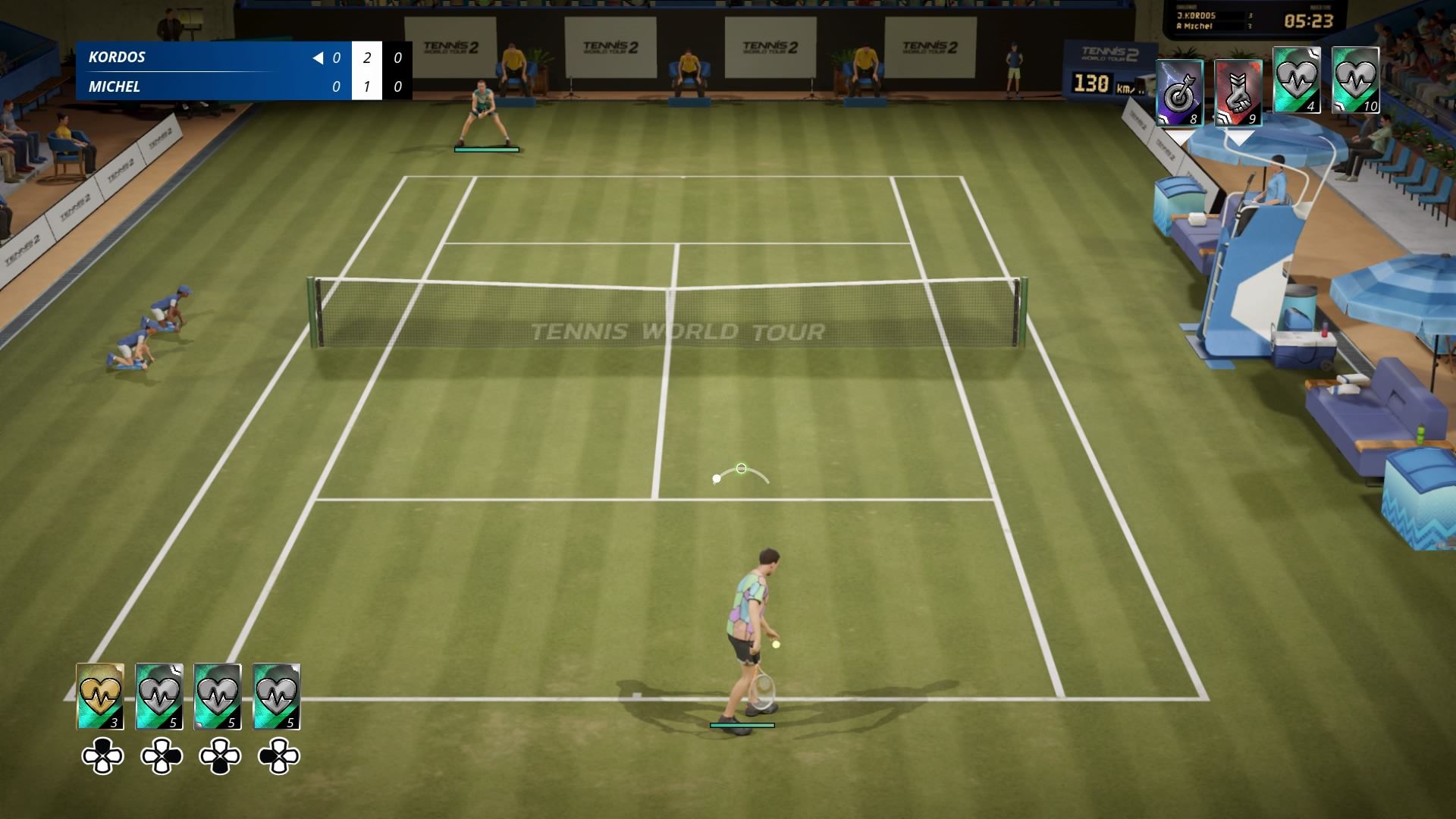
Task: Pick the red fist power card
Action: click(x=1238, y=93)
